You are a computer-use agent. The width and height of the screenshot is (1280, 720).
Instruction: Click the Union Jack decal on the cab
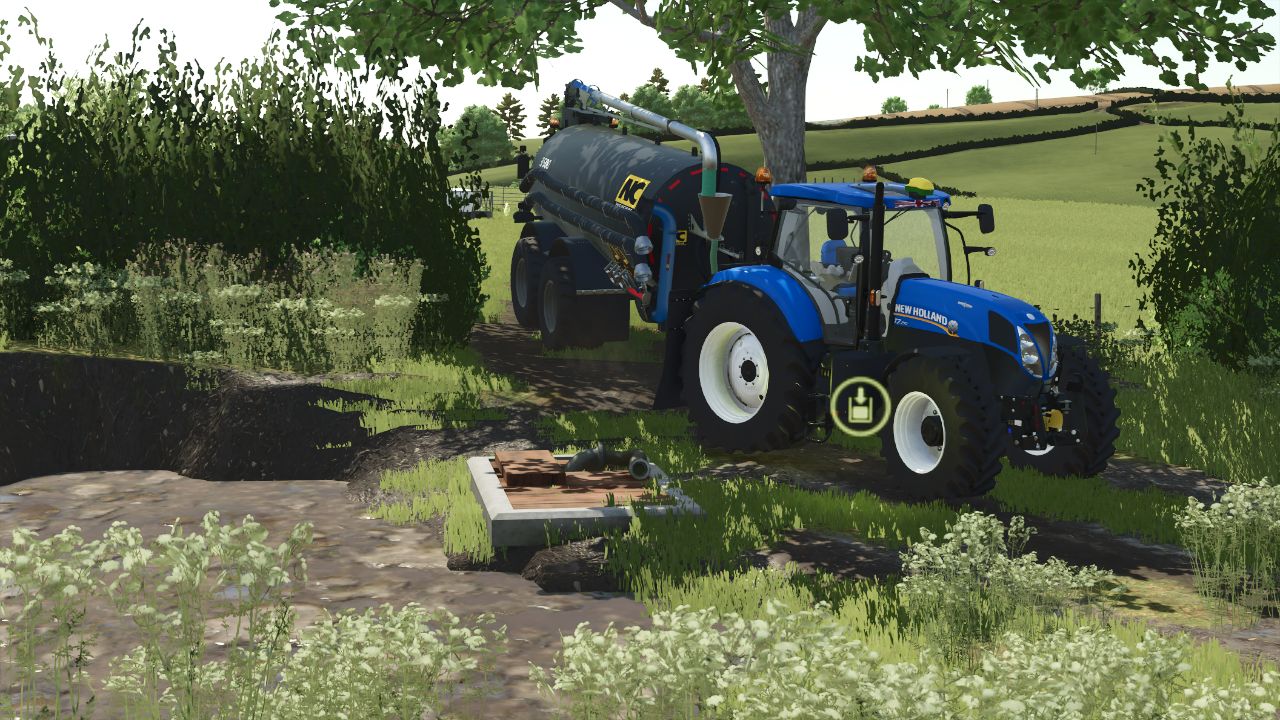tap(919, 202)
